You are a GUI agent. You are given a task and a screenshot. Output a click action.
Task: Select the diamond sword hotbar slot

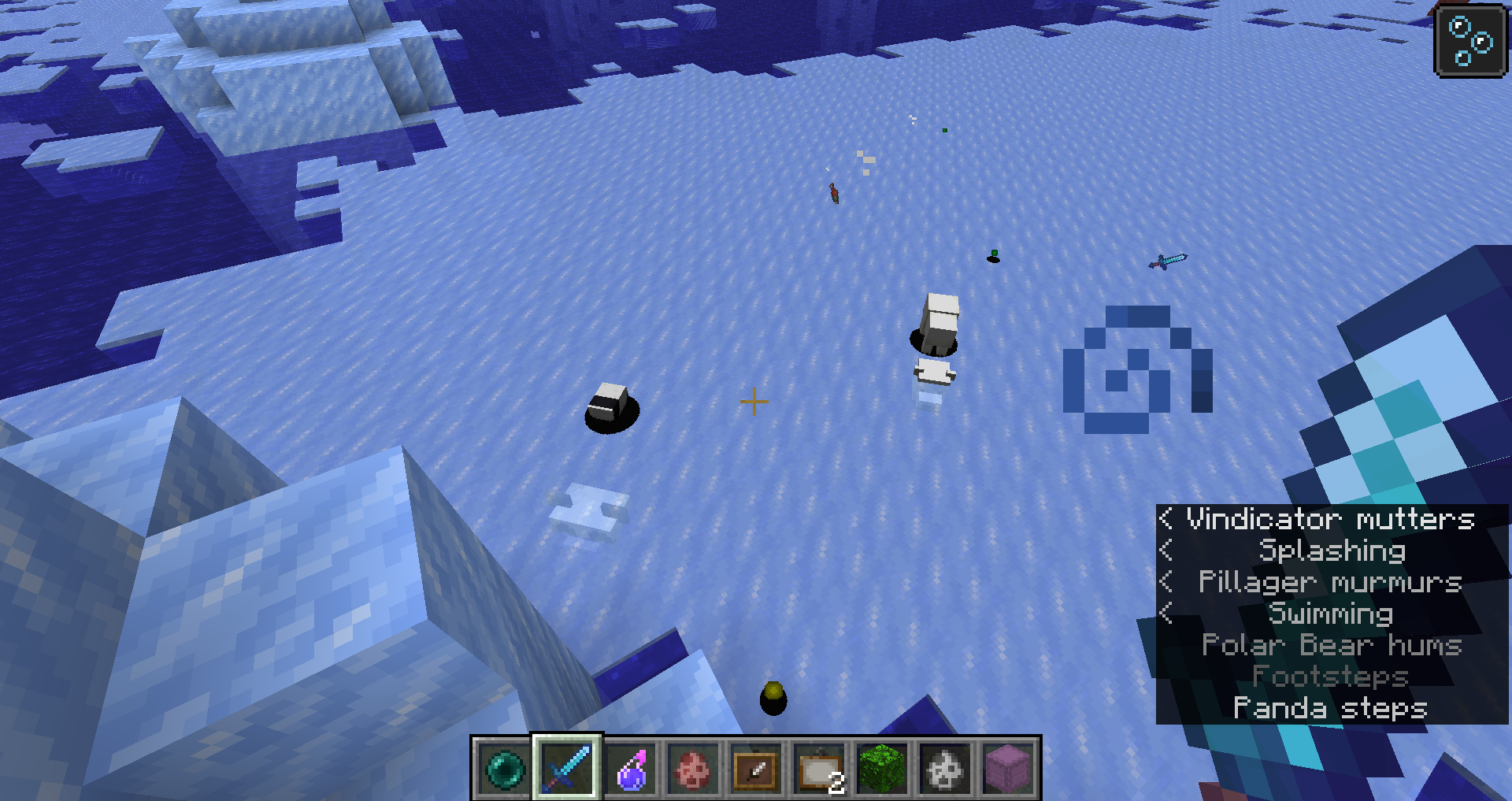567,768
